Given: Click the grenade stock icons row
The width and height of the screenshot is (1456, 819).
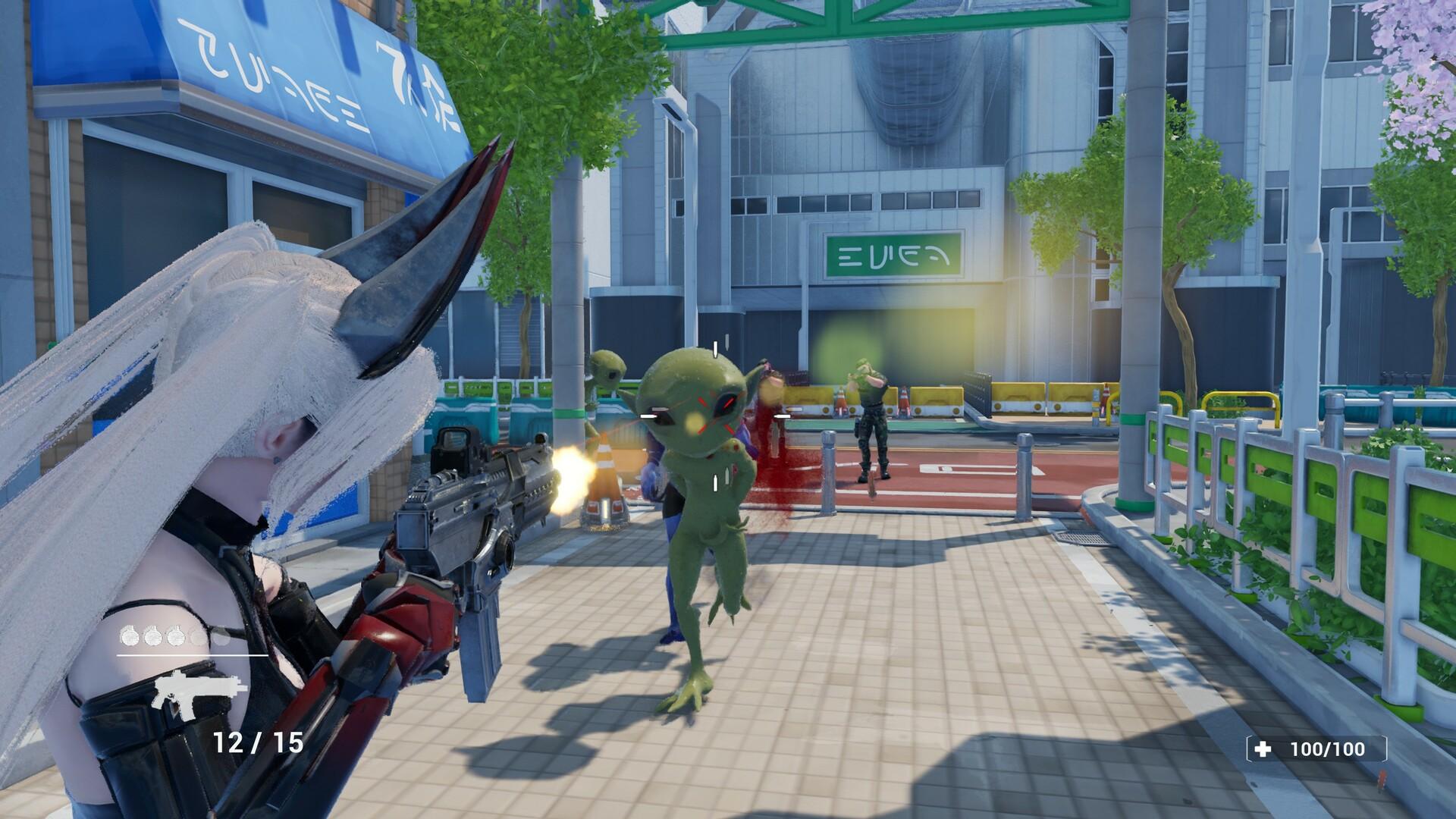Looking at the screenshot, I should (174, 635).
